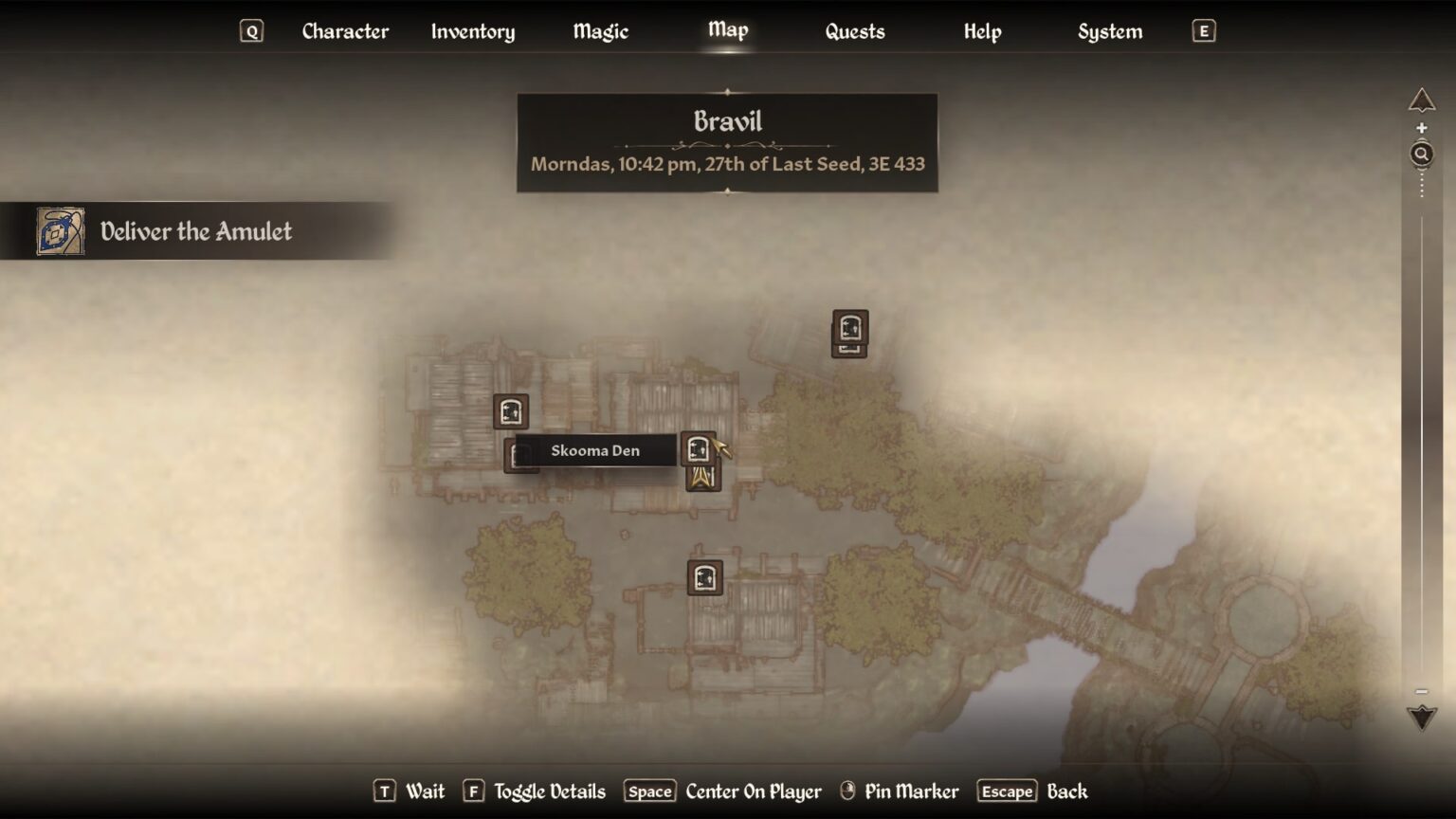Click the mouse pin marker icon in the bottom bar

pyautogui.click(x=847, y=791)
